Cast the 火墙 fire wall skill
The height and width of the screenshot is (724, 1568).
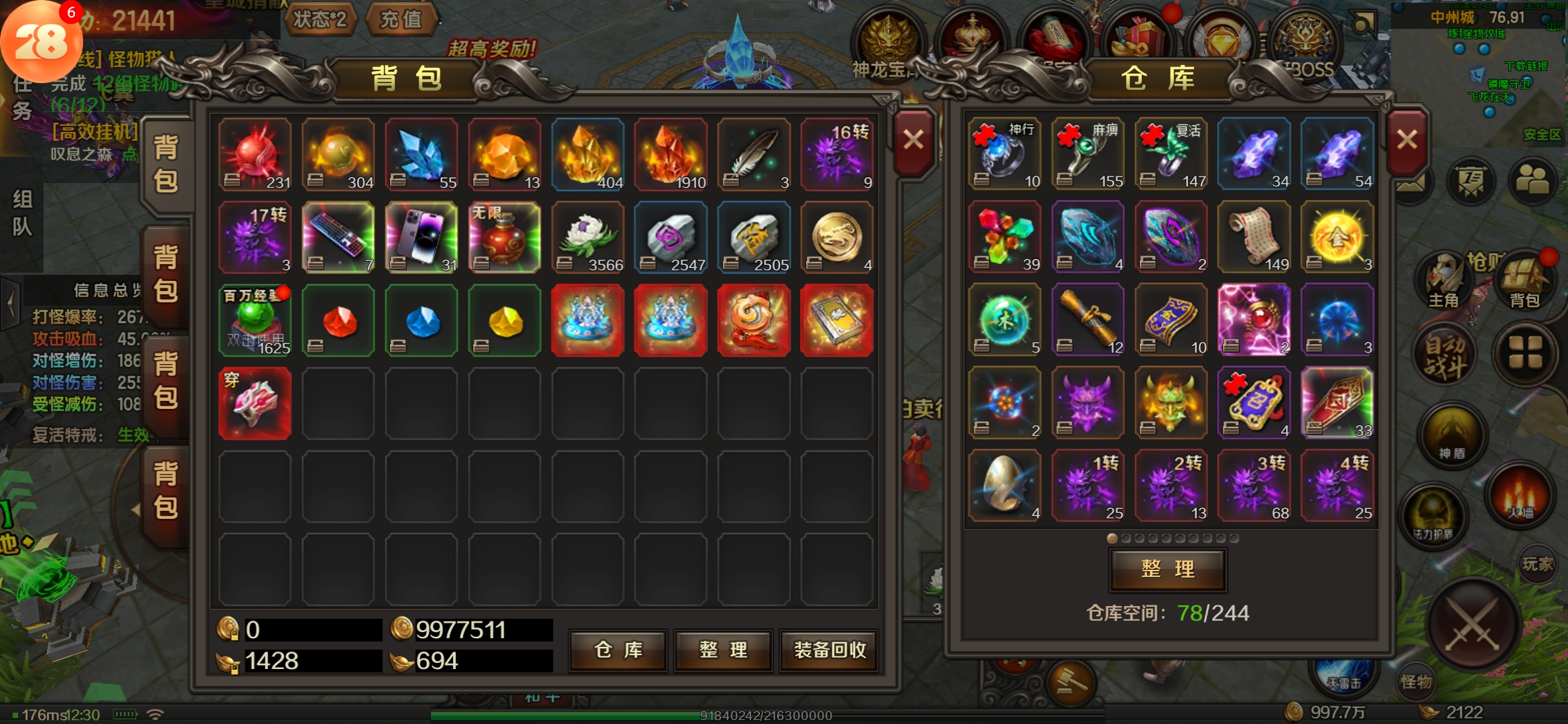[1520, 497]
